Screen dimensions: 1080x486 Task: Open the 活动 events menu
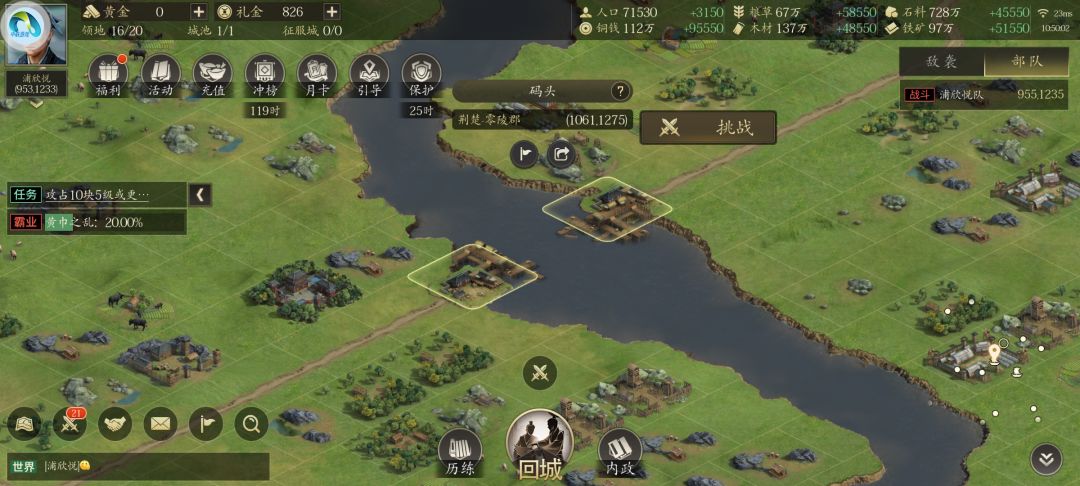pos(160,74)
